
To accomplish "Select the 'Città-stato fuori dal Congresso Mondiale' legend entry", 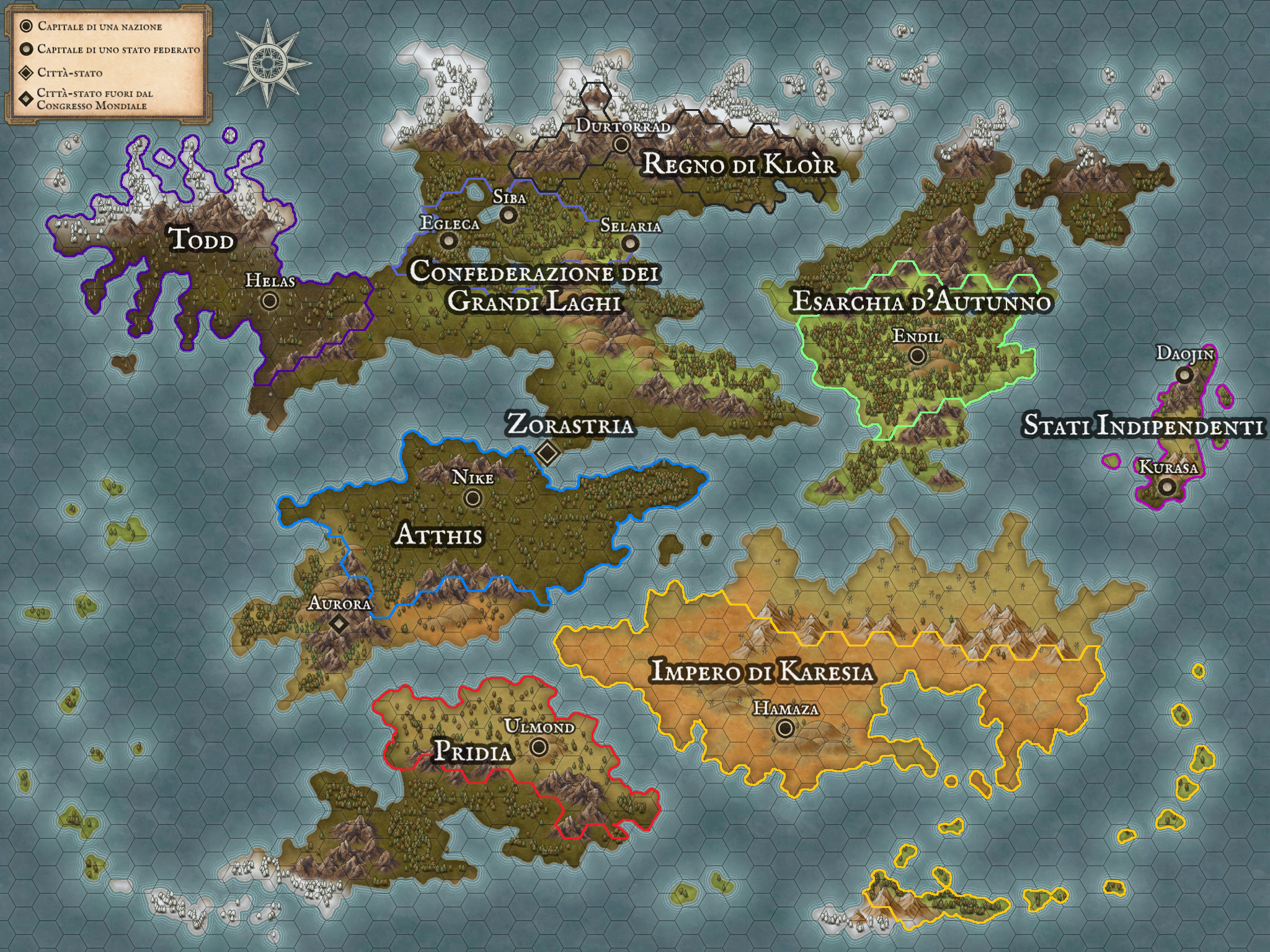I will pyautogui.click(x=94, y=99).
